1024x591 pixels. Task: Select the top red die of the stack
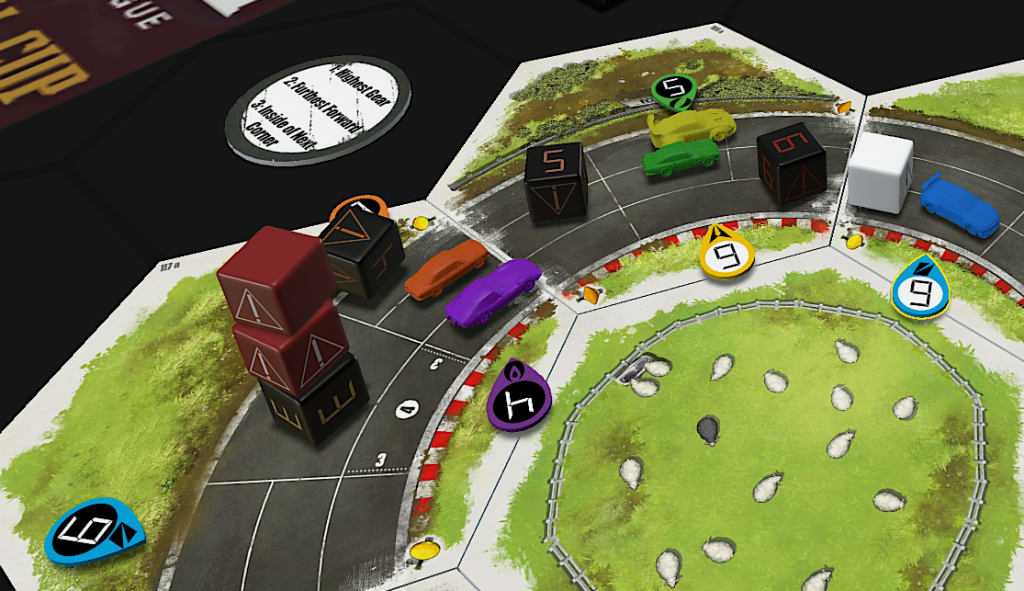point(275,276)
